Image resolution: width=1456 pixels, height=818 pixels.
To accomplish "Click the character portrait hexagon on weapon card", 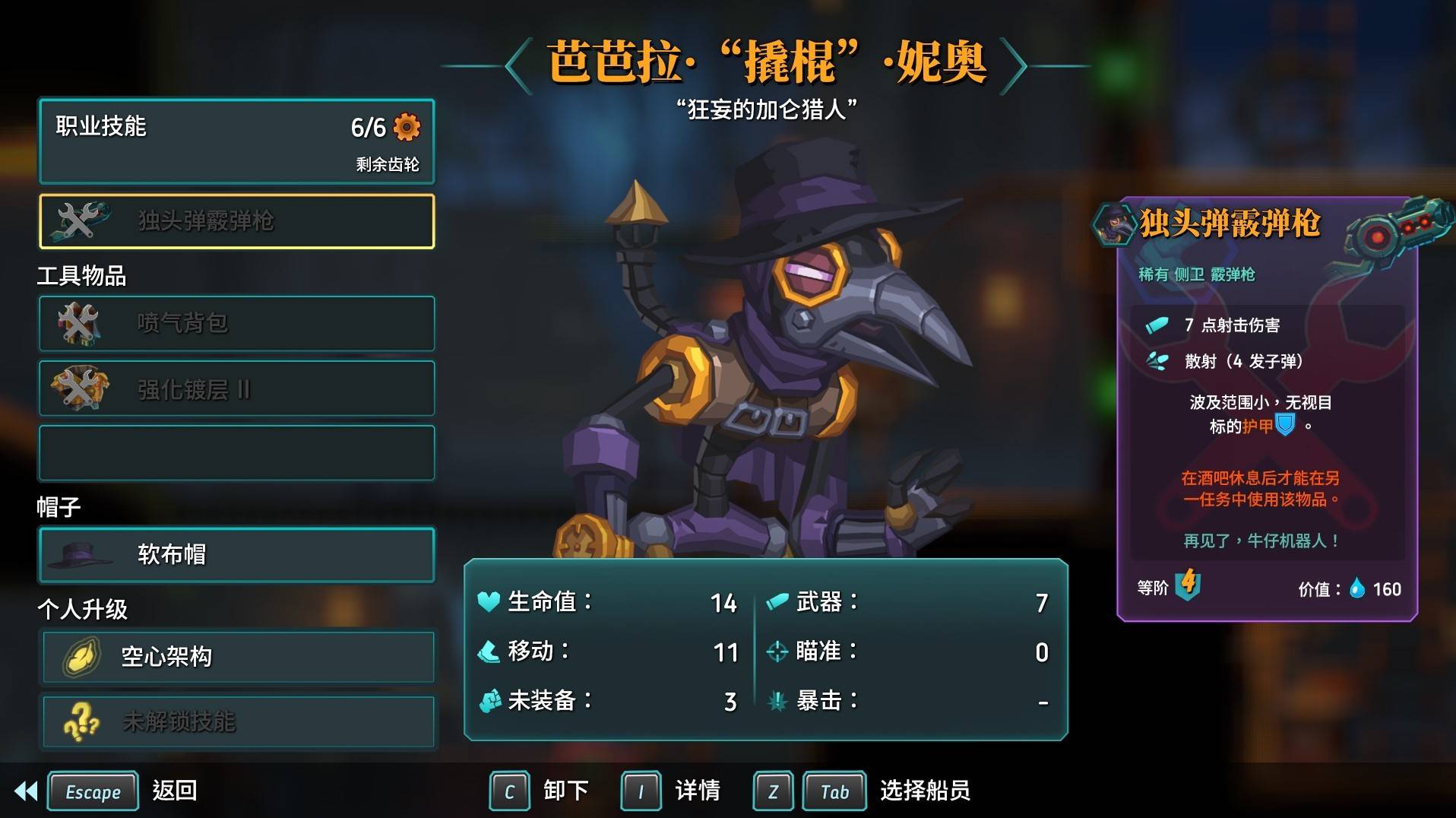I will coord(1115,226).
